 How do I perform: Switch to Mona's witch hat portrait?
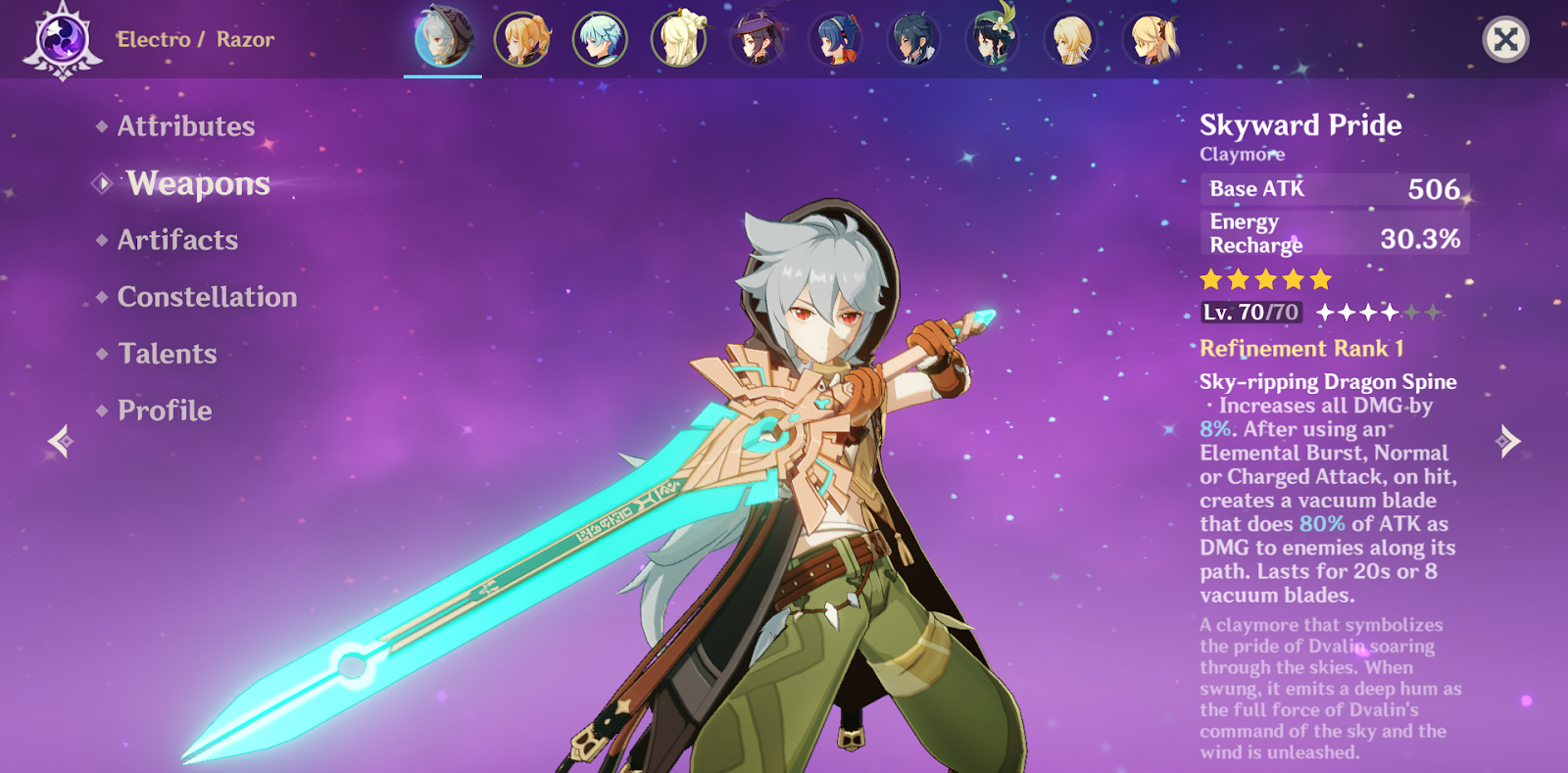point(757,39)
